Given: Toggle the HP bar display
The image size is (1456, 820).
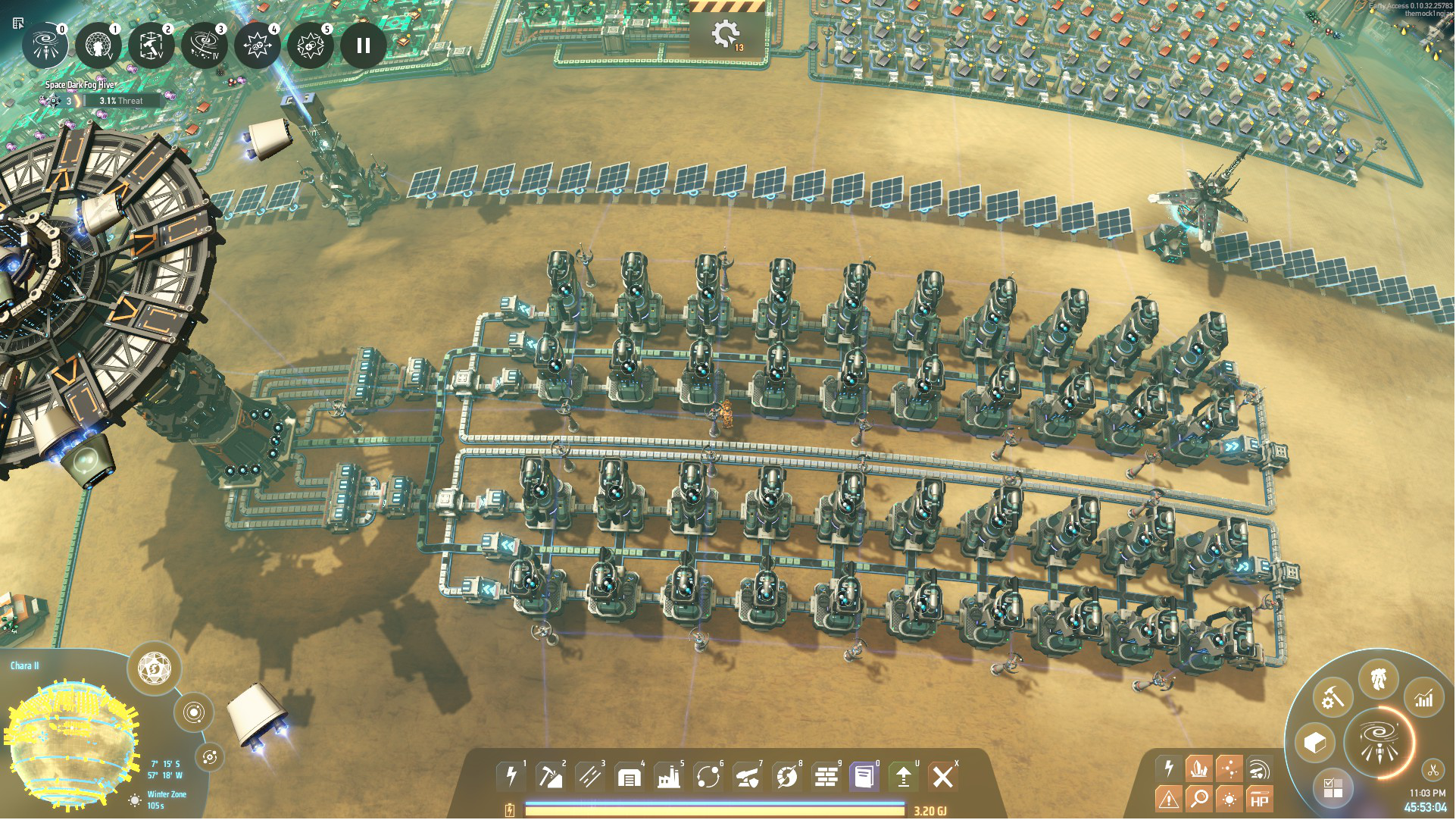Looking at the screenshot, I should (1259, 800).
